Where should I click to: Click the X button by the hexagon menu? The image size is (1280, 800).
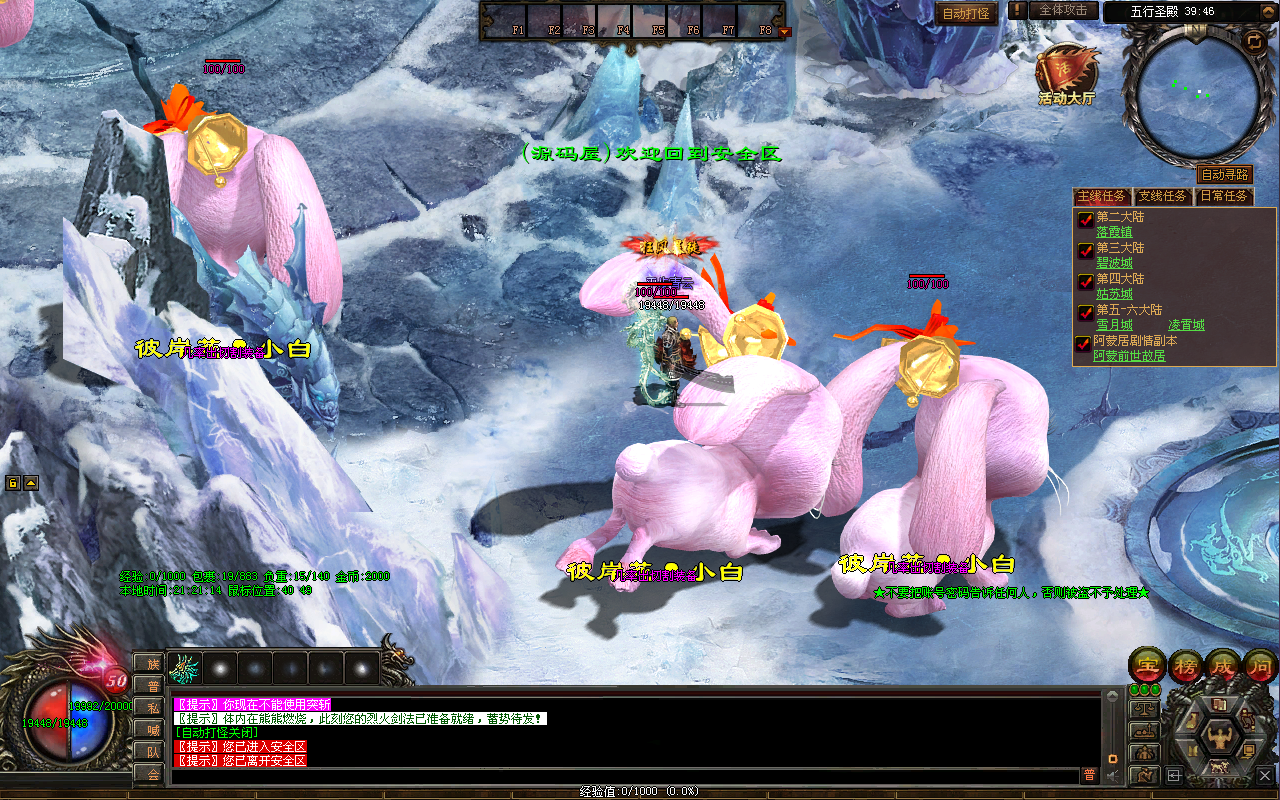tap(1266, 774)
